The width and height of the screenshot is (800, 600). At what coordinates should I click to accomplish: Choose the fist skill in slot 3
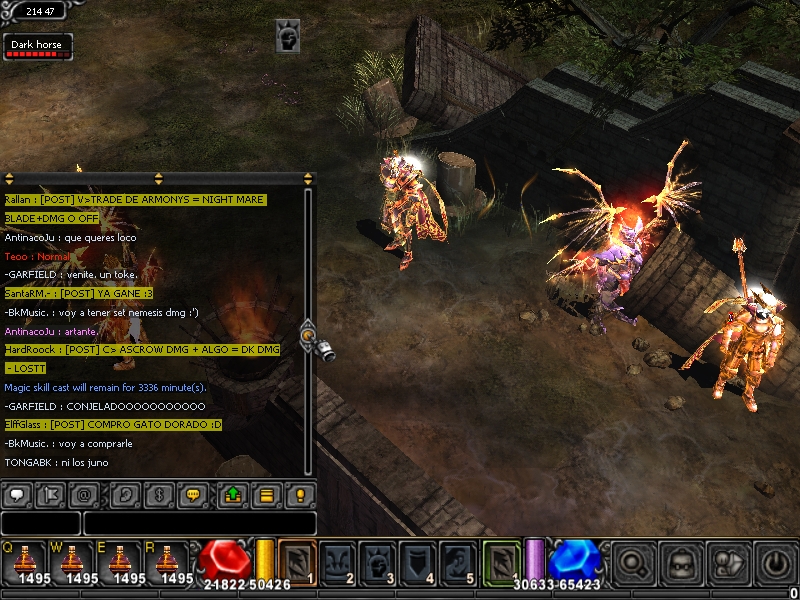tap(377, 561)
